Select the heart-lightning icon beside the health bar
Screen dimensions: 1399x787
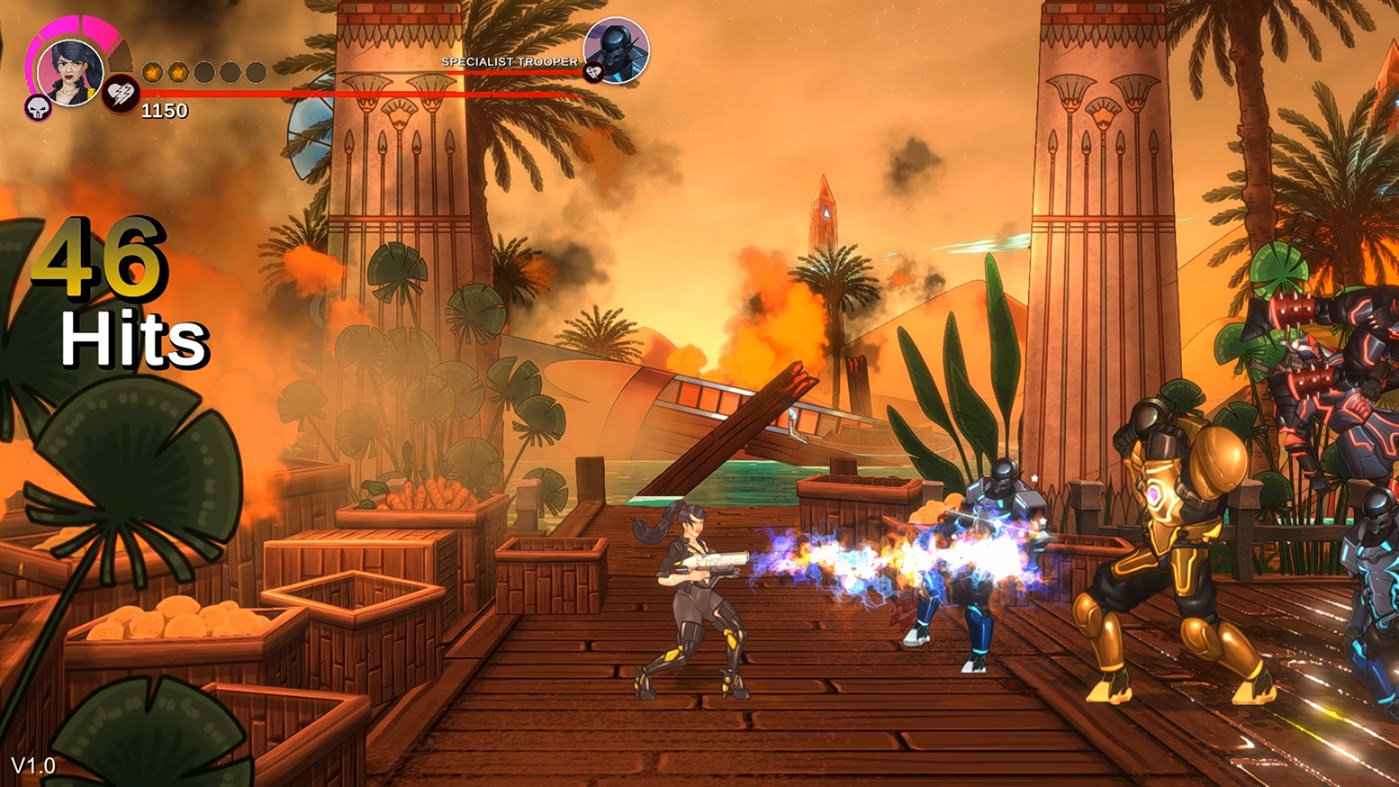121,94
